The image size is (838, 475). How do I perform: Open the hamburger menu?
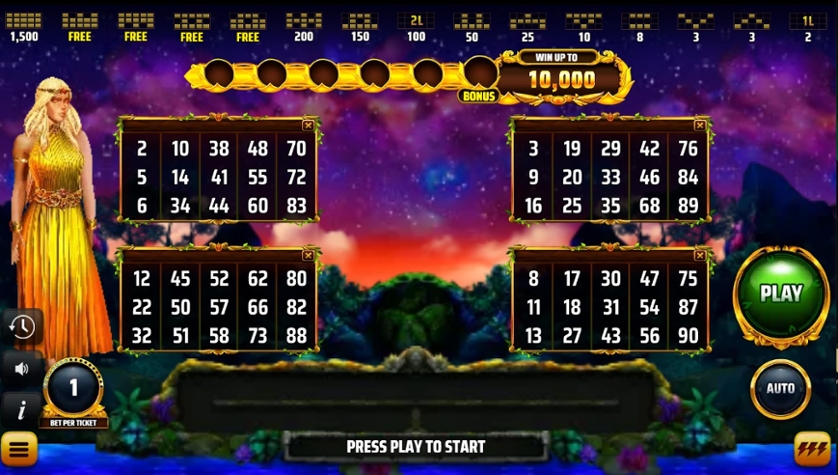(x=18, y=449)
